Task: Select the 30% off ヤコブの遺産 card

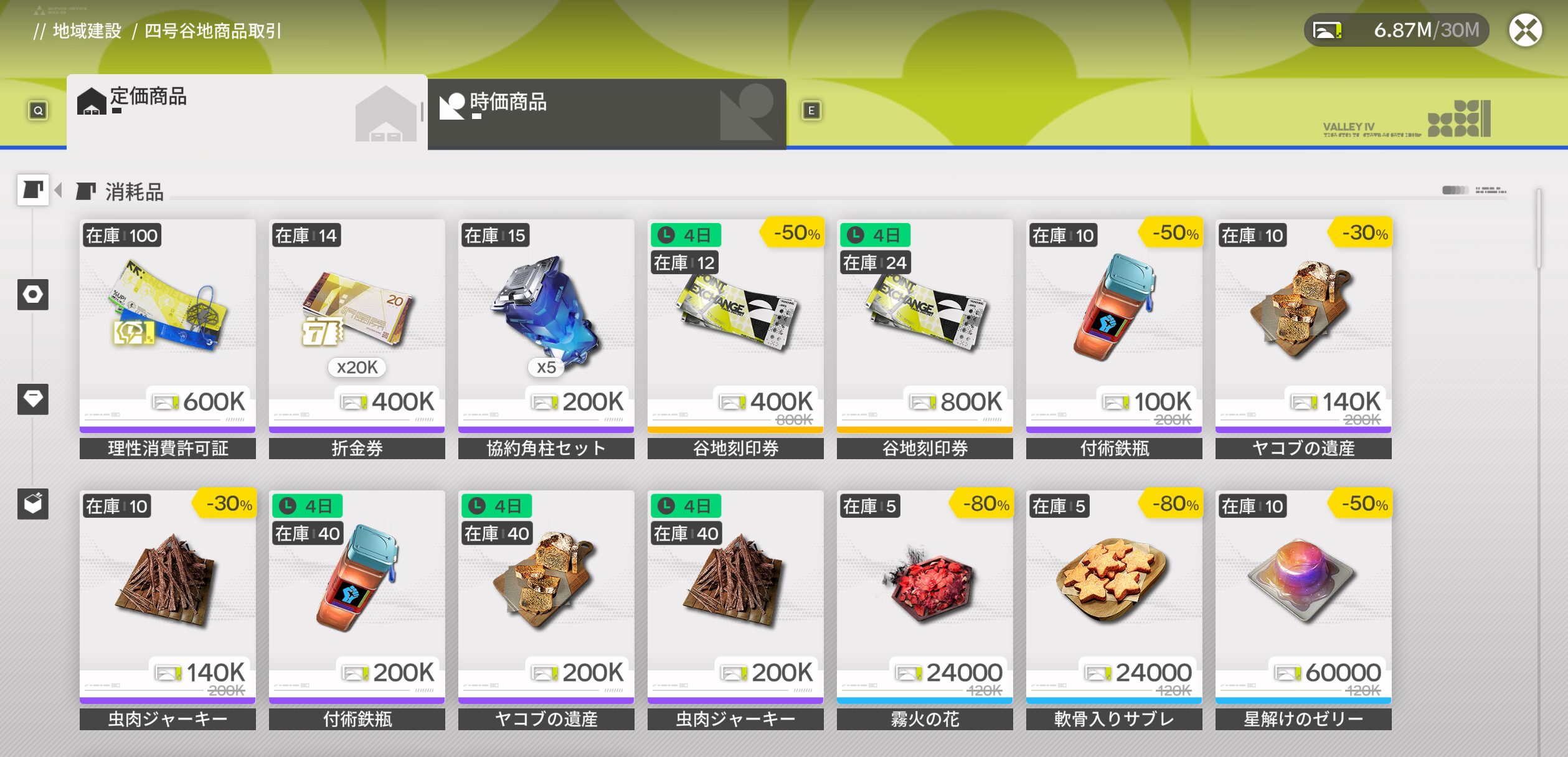Action: click(1303, 325)
